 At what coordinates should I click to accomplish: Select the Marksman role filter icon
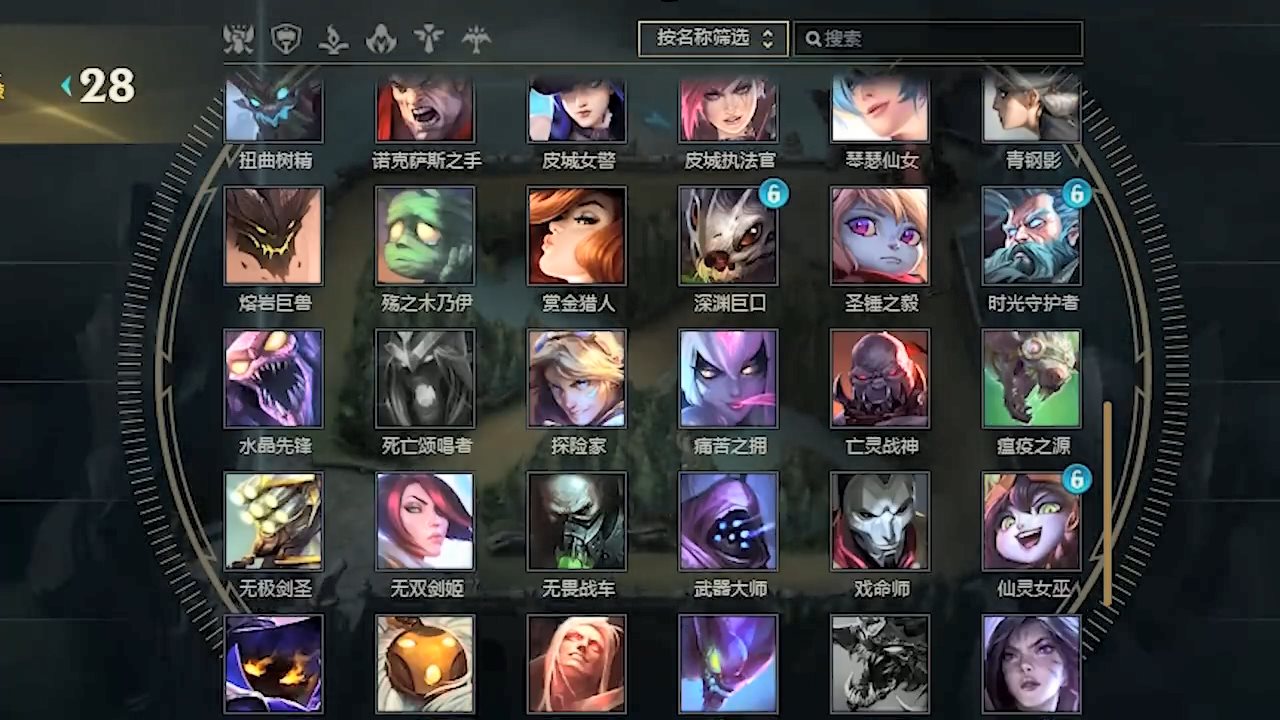(x=476, y=40)
